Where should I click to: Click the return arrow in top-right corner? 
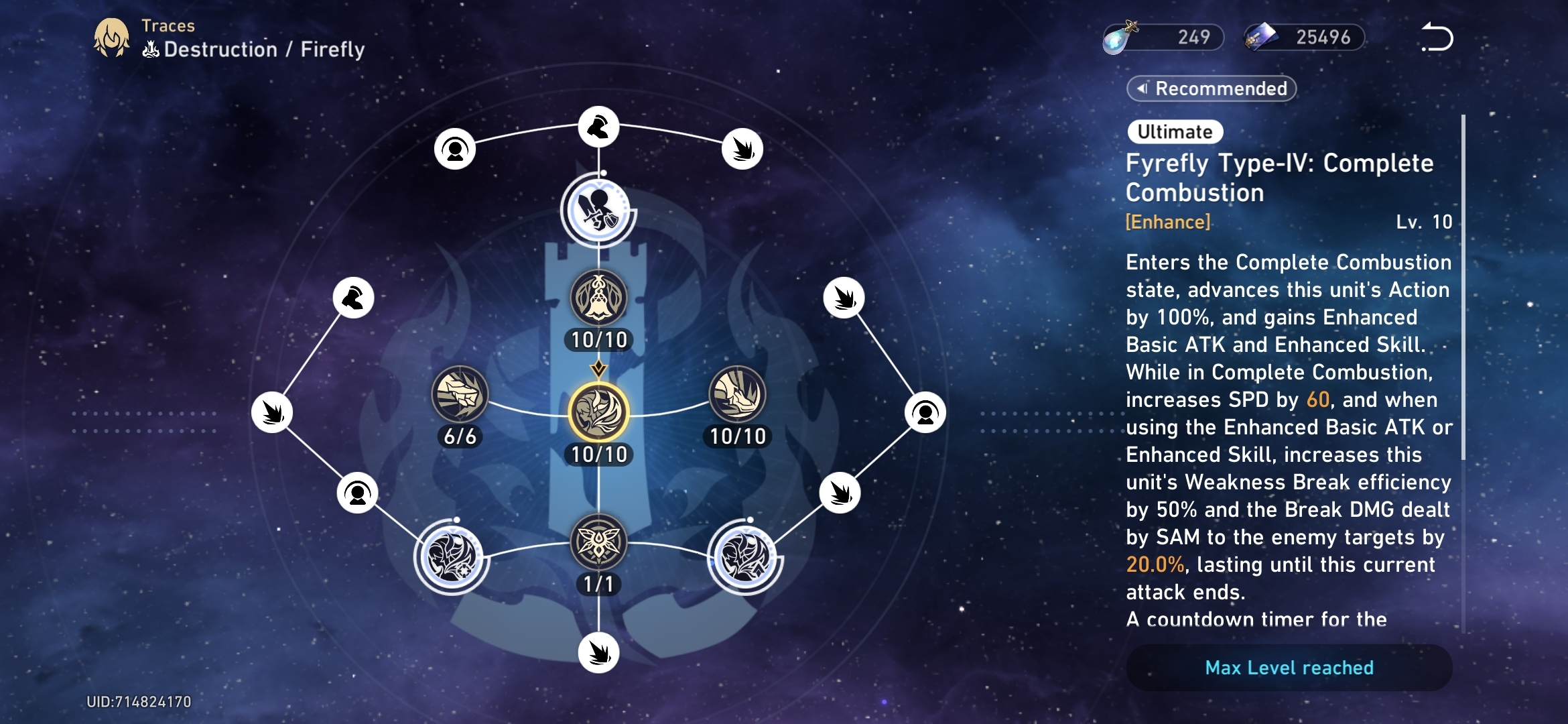pos(1436,38)
